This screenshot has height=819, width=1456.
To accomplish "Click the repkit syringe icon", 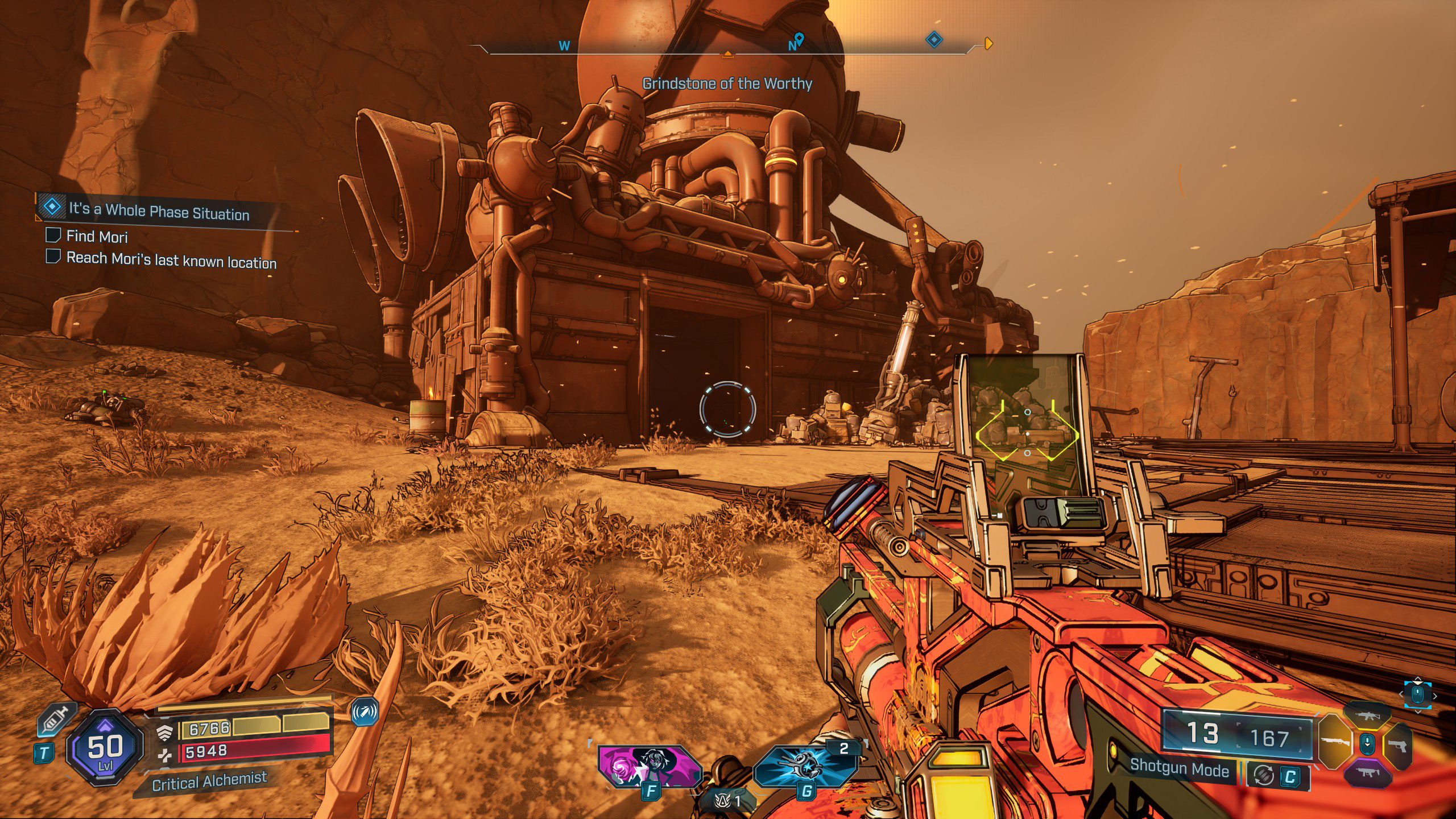I will point(56,721).
